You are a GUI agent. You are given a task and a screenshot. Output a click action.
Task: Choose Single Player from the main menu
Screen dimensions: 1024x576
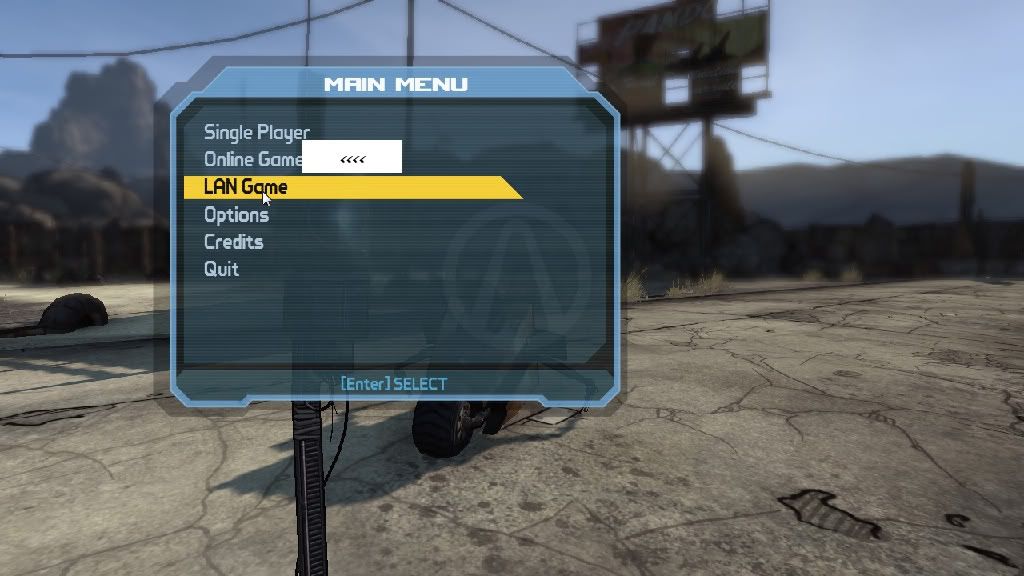[x=257, y=132]
